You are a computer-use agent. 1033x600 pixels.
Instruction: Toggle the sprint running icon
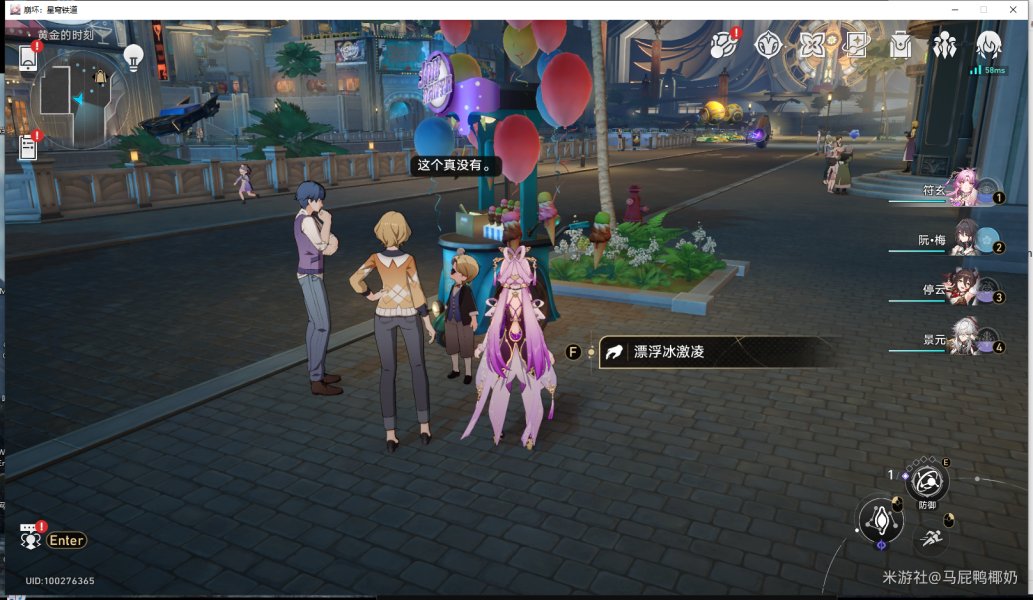pos(931,540)
